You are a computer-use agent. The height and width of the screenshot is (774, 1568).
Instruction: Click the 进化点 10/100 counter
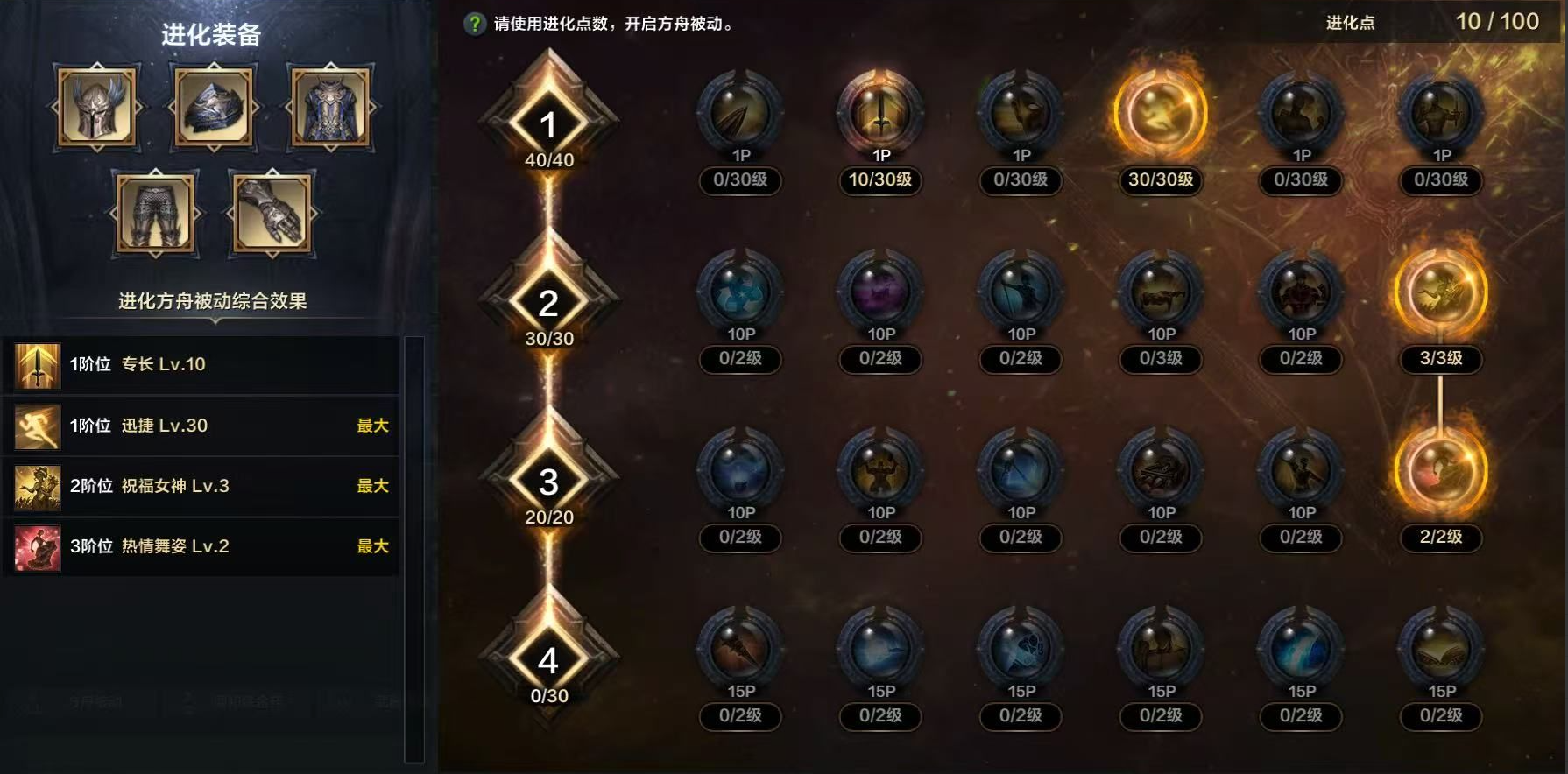pos(1498,22)
